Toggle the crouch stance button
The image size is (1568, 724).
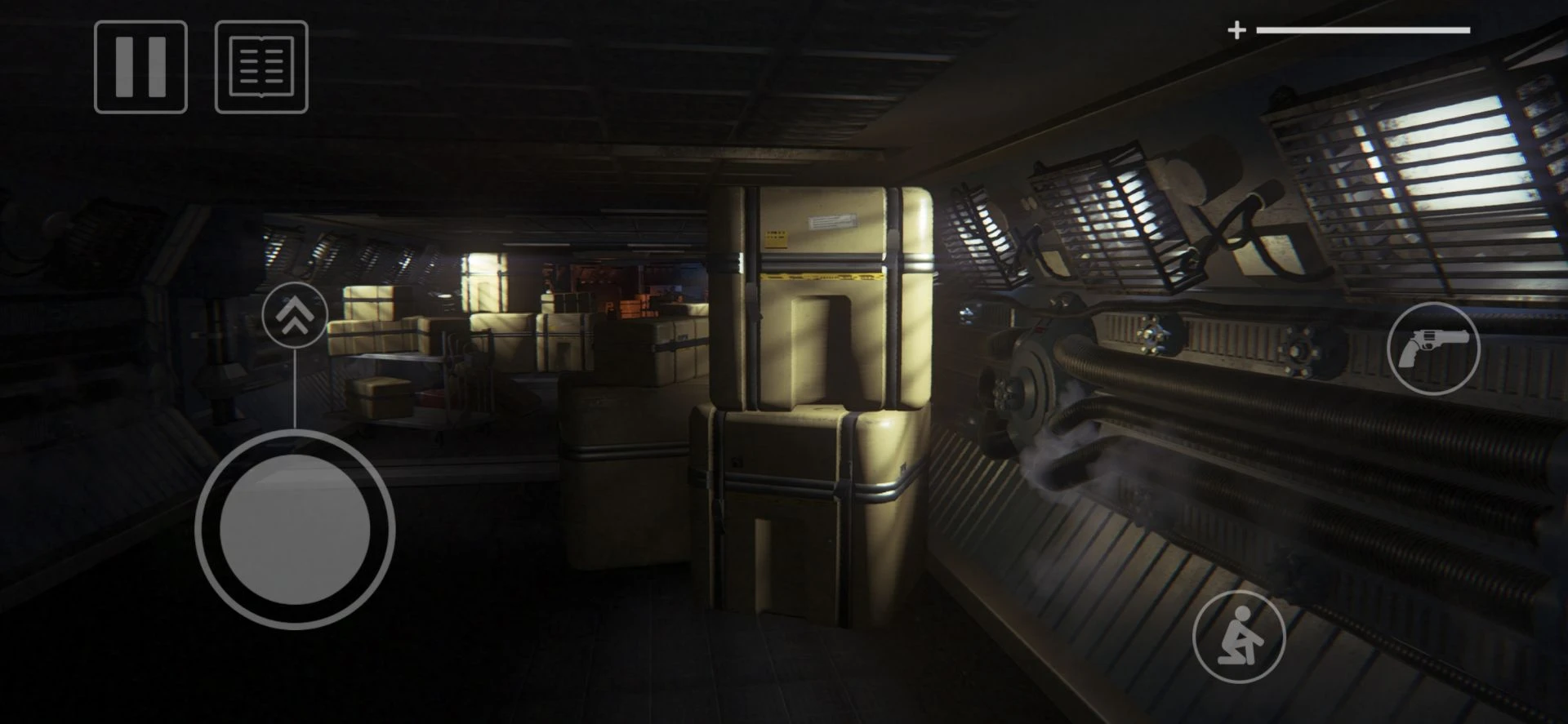[1239, 637]
